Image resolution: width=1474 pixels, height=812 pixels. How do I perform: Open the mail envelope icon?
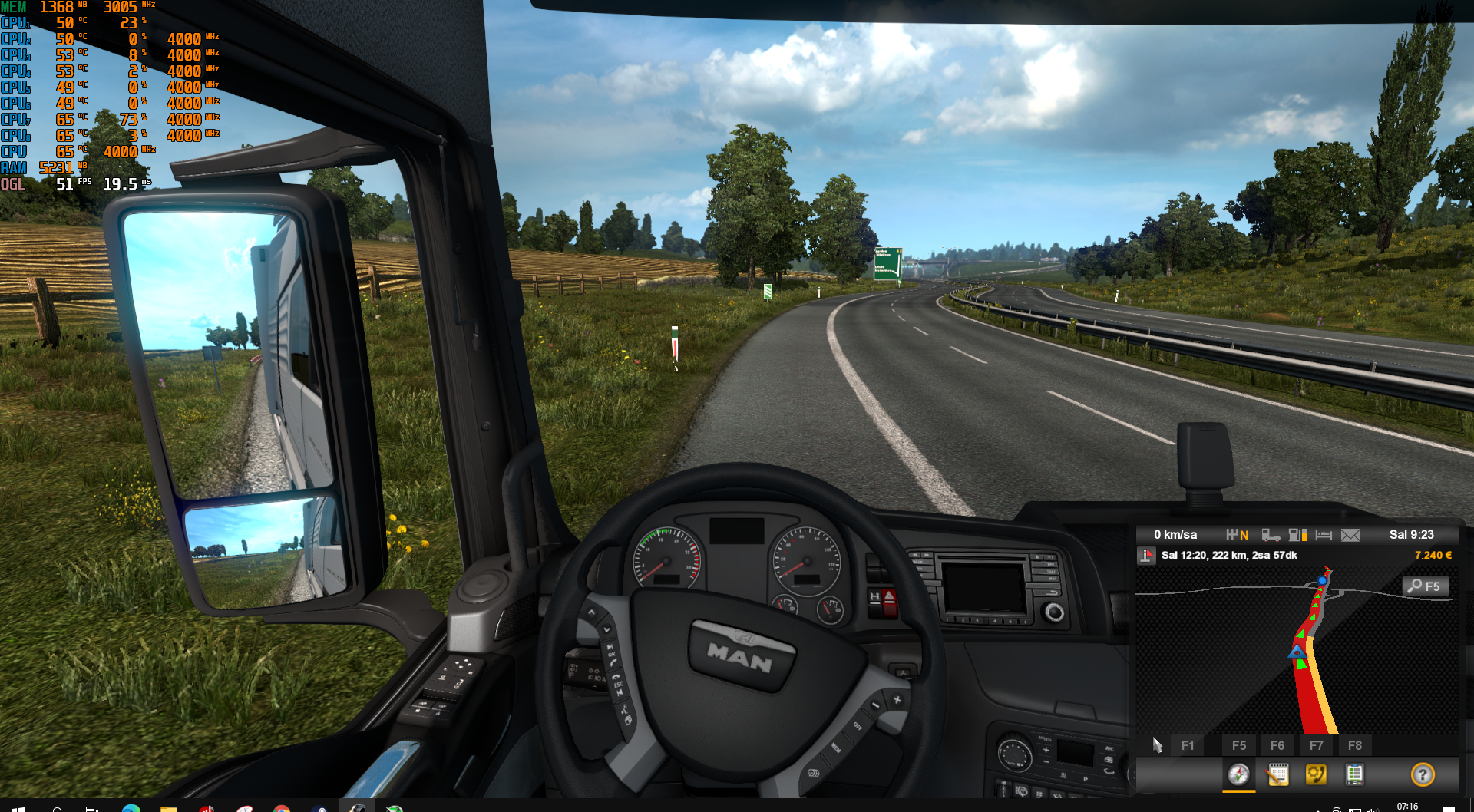[x=1350, y=535]
